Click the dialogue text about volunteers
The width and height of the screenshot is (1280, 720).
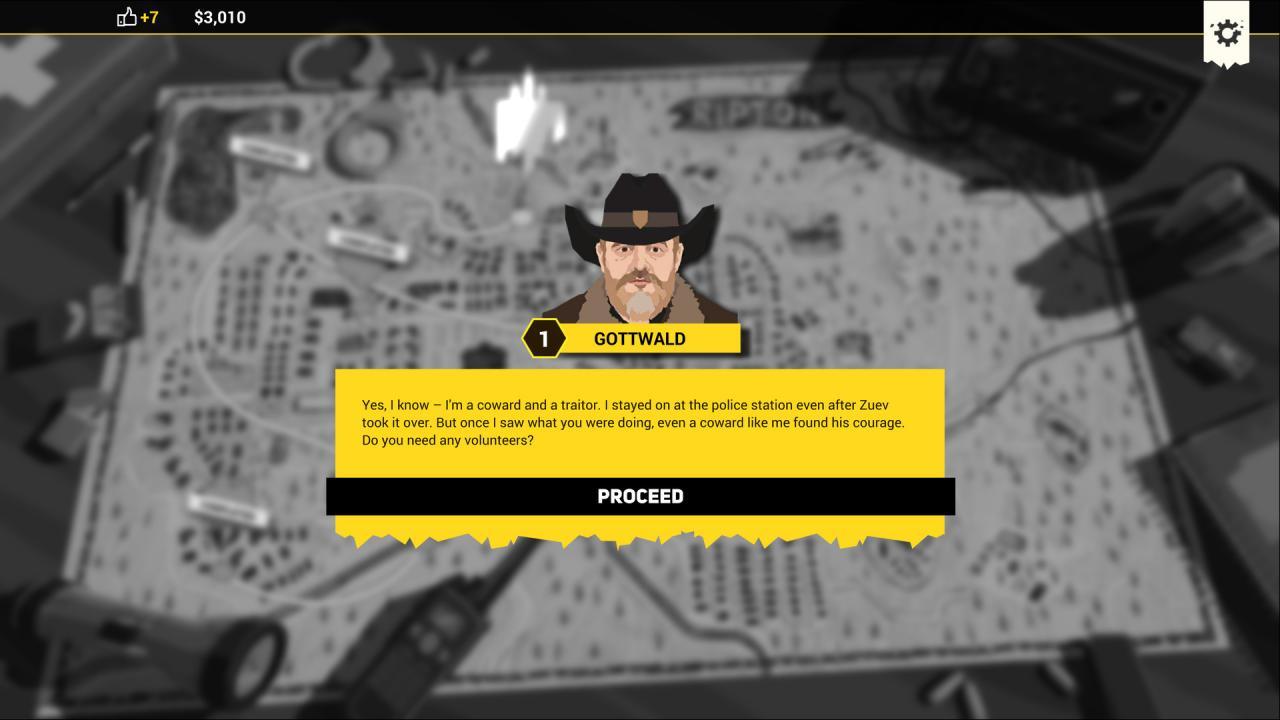point(633,422)
